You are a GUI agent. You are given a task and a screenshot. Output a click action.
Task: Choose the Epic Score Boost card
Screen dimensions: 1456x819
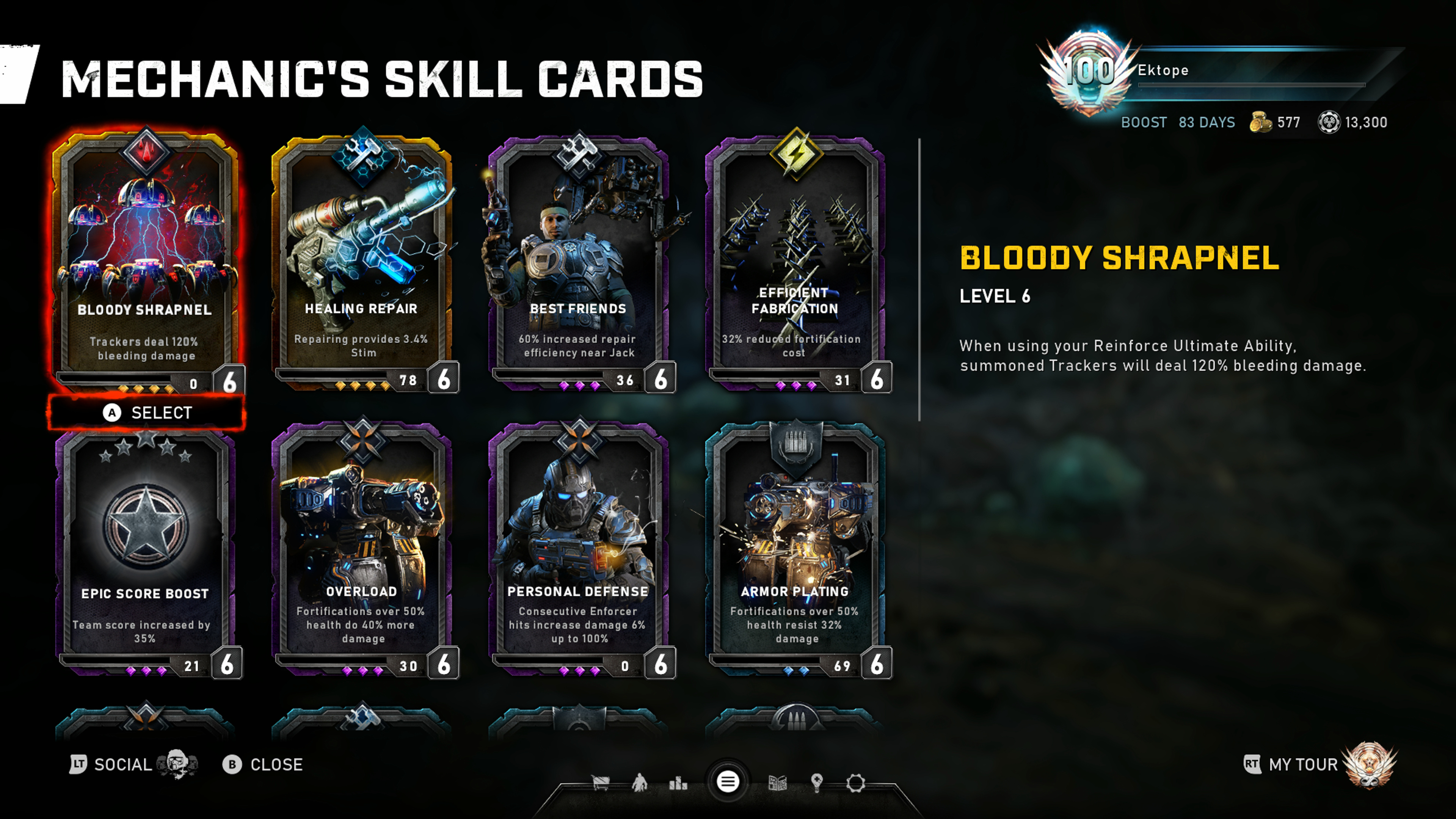coord(146,548)
